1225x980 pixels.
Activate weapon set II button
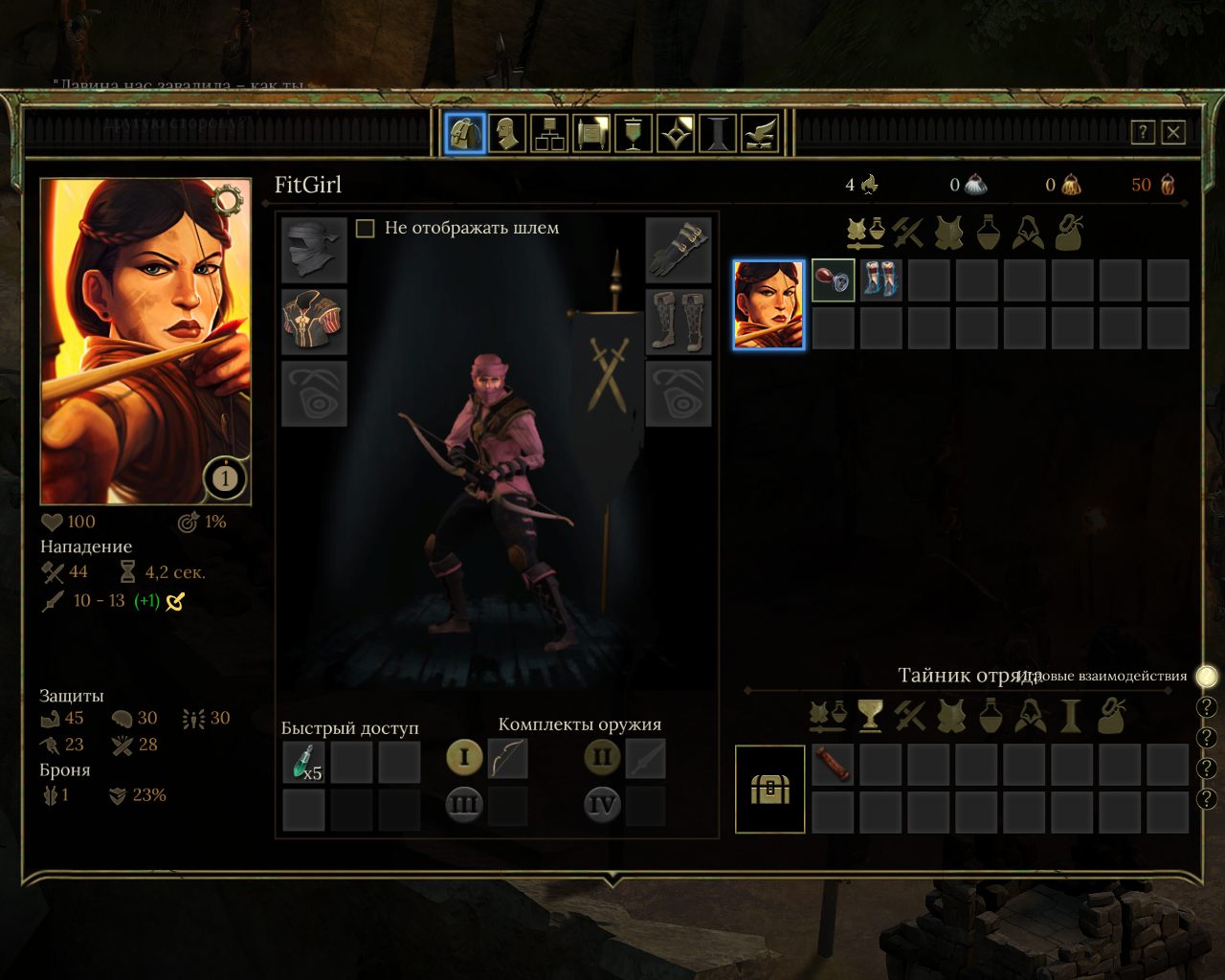click(x=602, y=758)
